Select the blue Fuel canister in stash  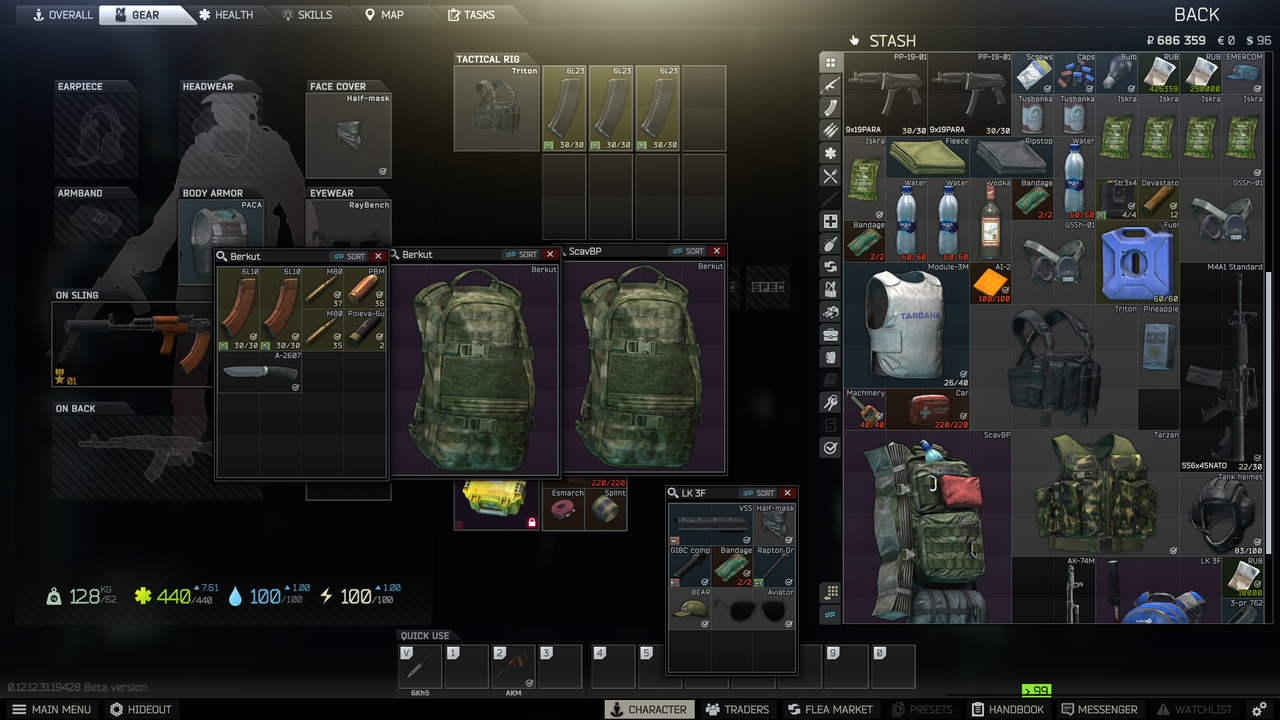(1138, 263)
